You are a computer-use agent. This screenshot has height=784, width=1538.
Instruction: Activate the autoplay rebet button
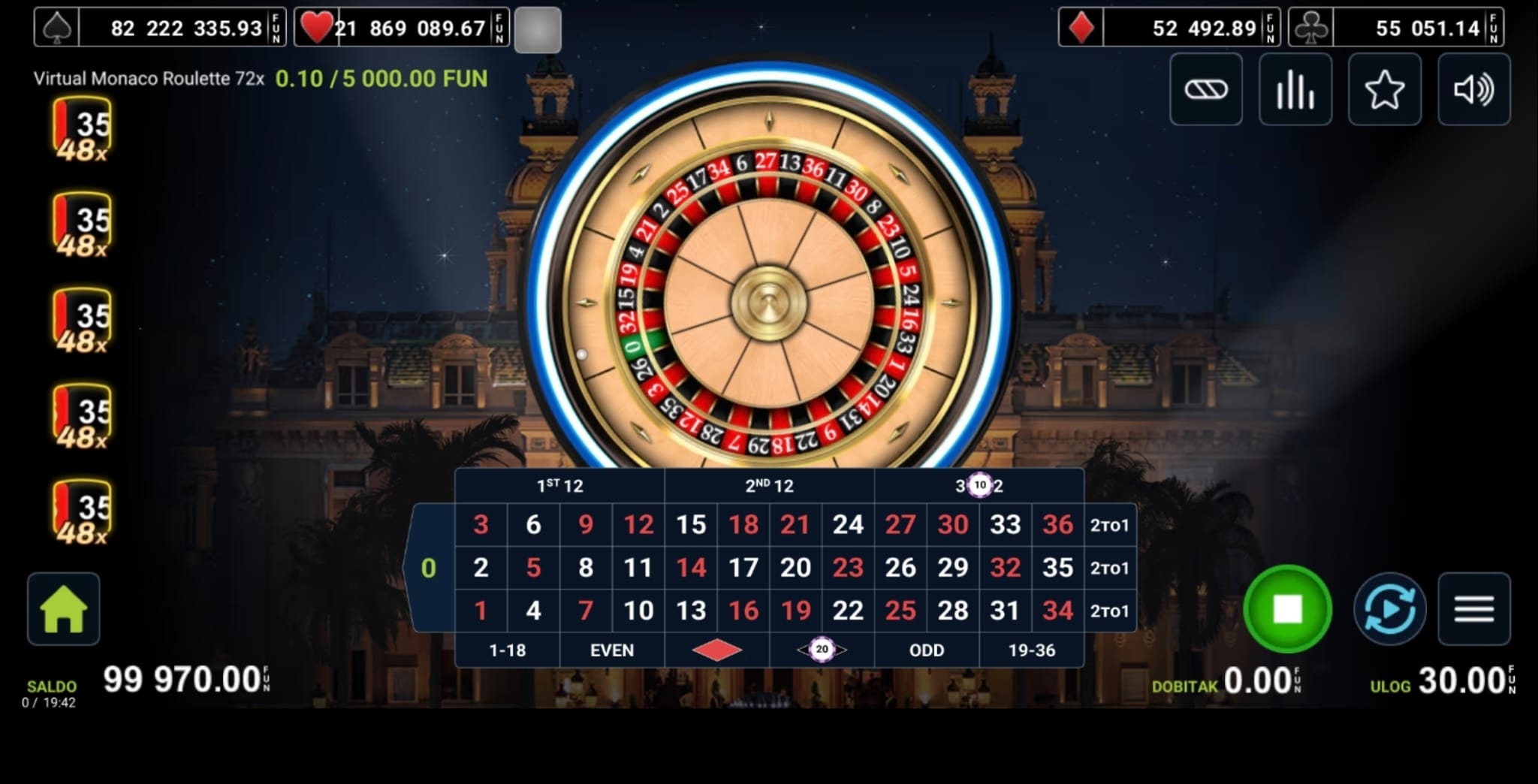pyautogui.click(x=1389, y=609)
